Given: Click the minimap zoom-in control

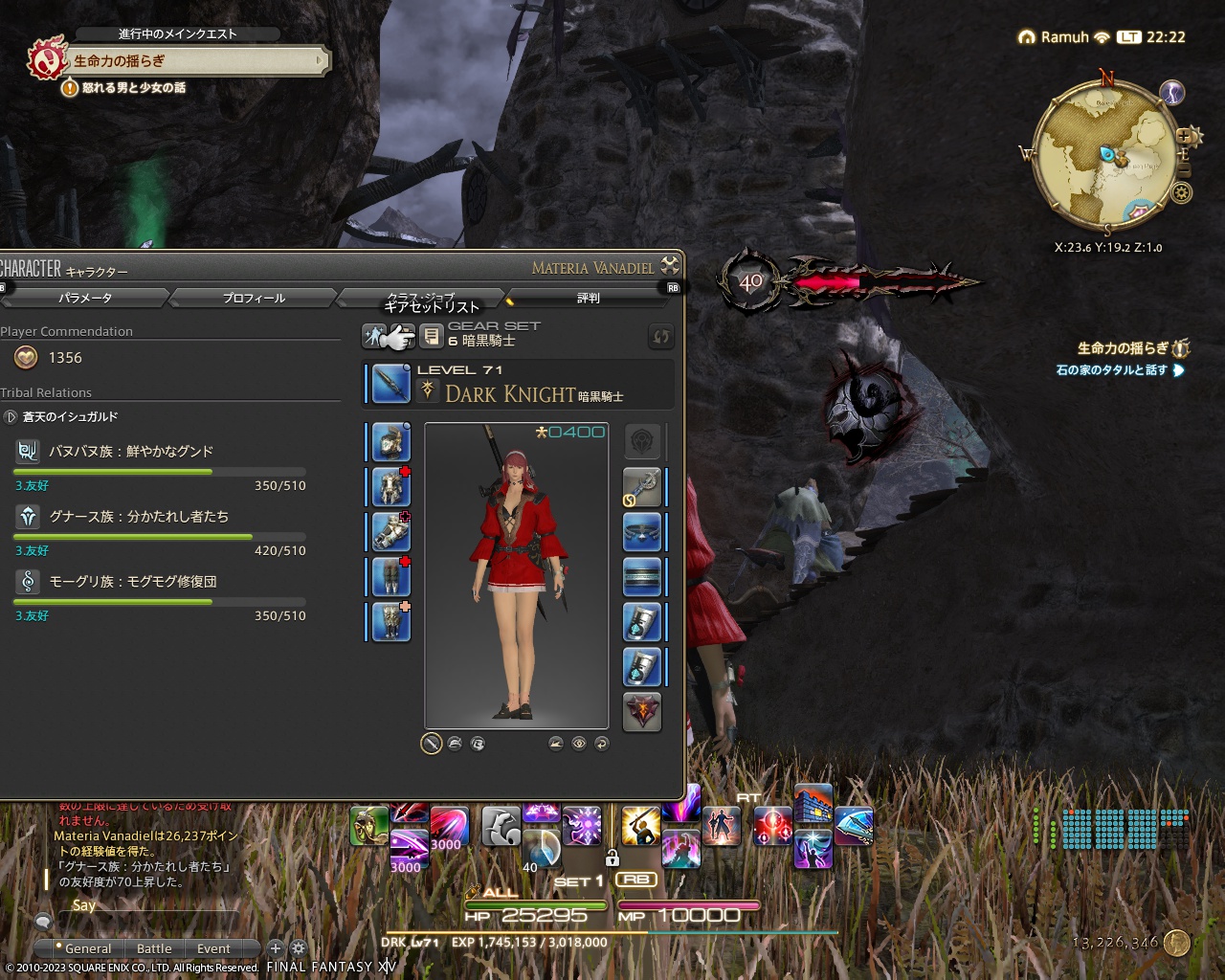Looking at the screenshot, I should (1184, 135).
